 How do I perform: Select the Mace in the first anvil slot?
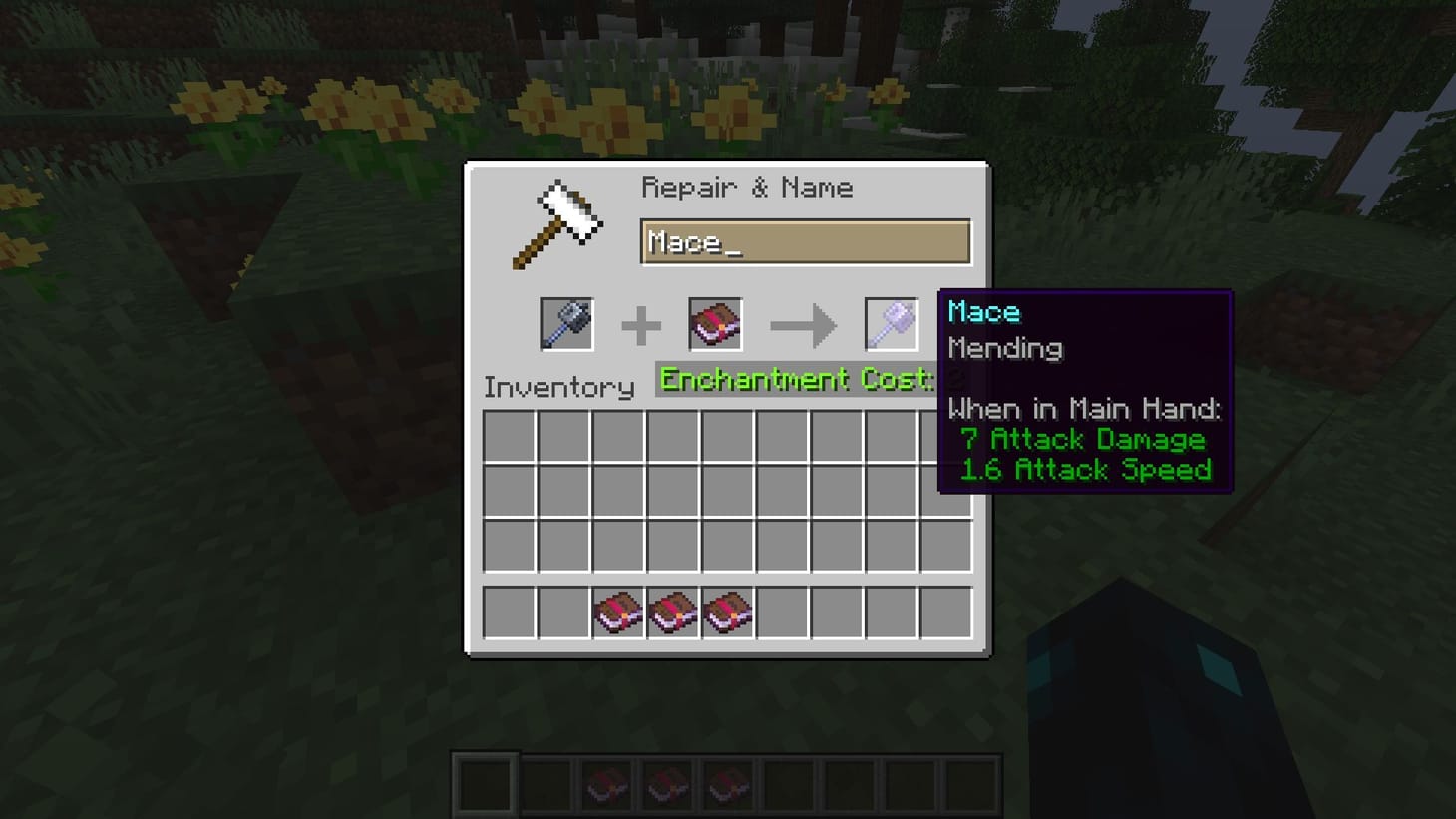point(565,323)
